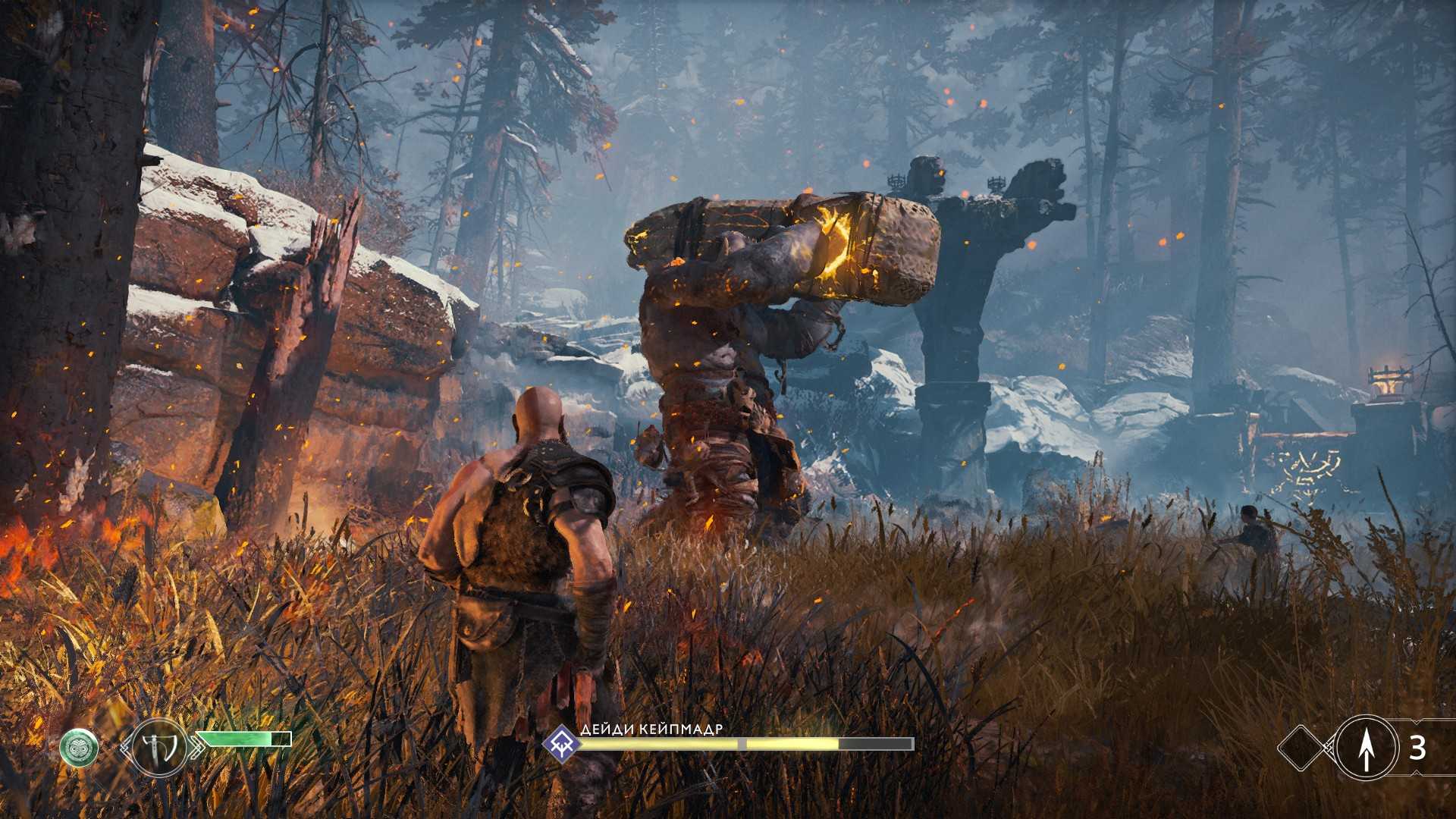
Task: Click the empty diamond slot beside the arrow
Action: [x=1302, y=748]
